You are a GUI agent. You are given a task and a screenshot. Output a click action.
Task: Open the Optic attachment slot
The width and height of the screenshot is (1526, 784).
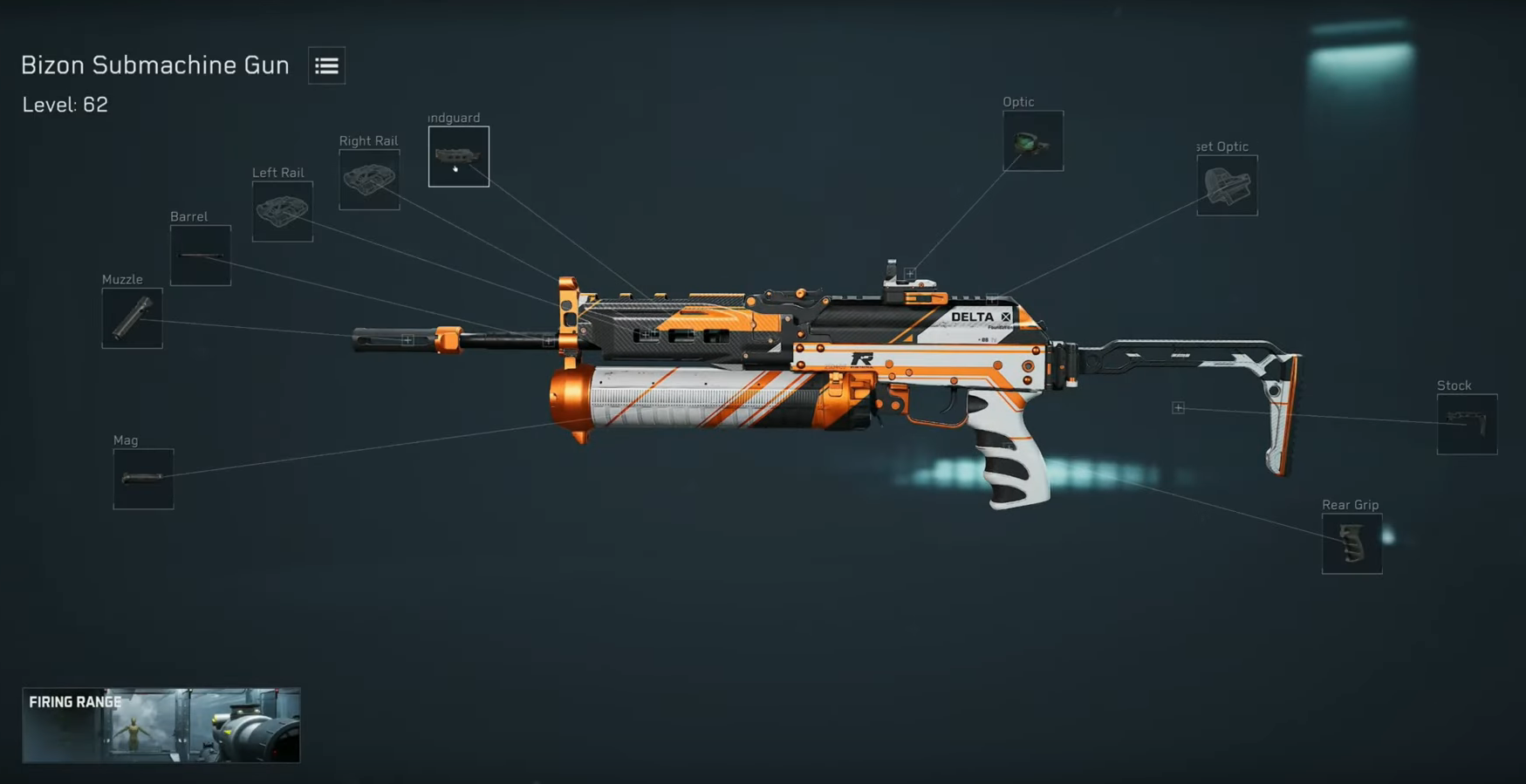point(1032,140)
